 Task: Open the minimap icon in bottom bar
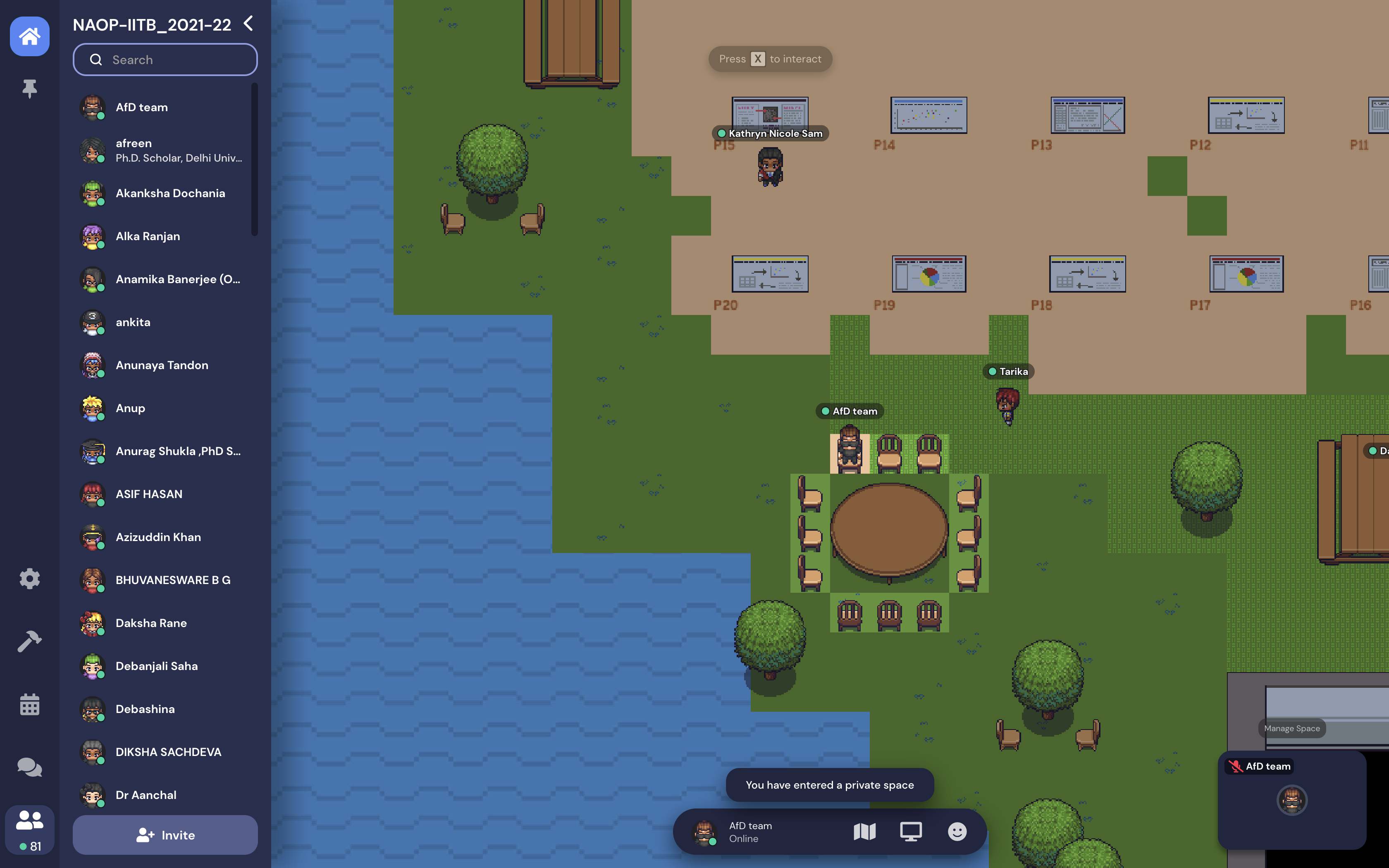(864, 832)
